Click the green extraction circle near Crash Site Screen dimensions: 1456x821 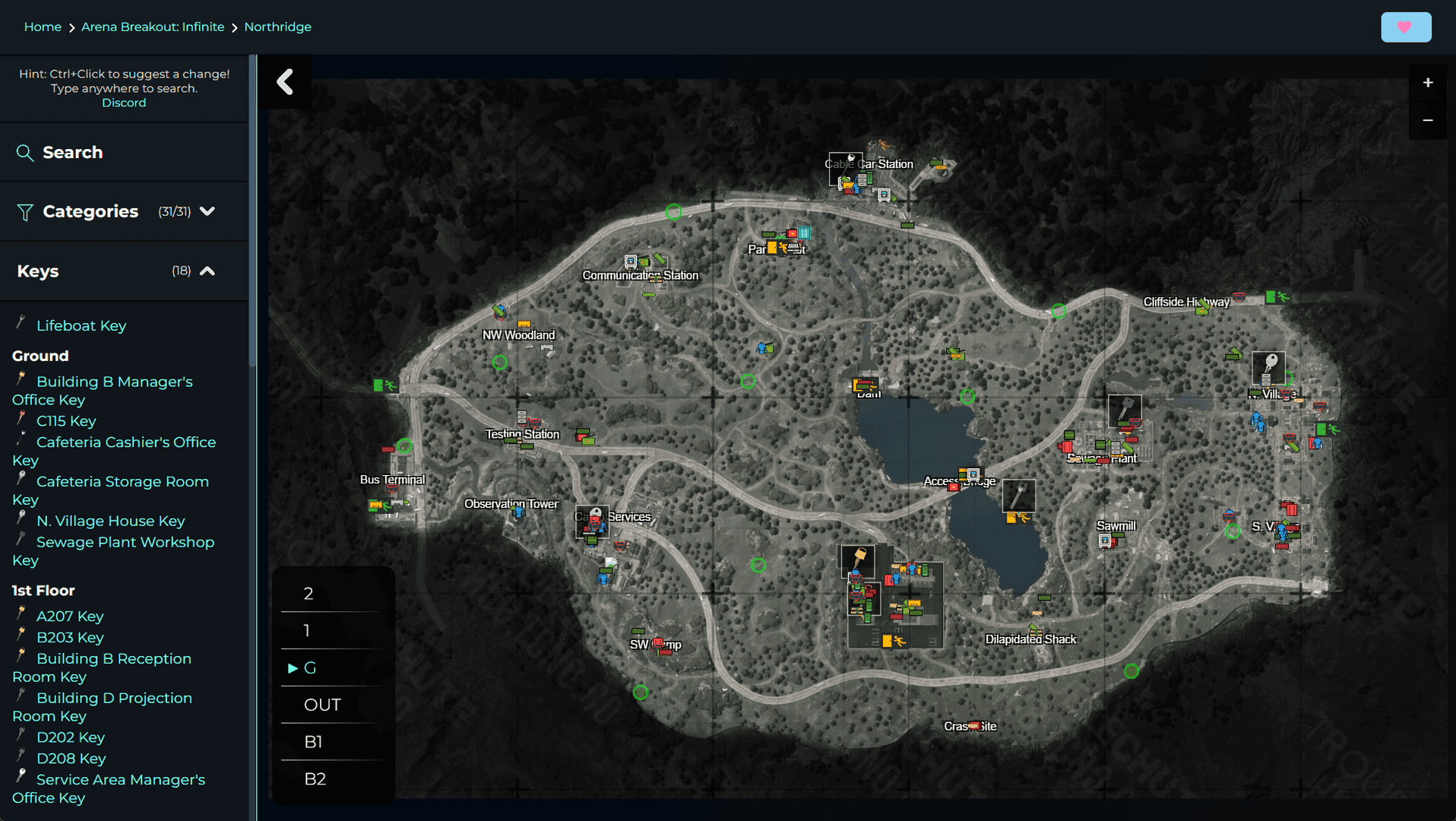tap(1130, 671)
